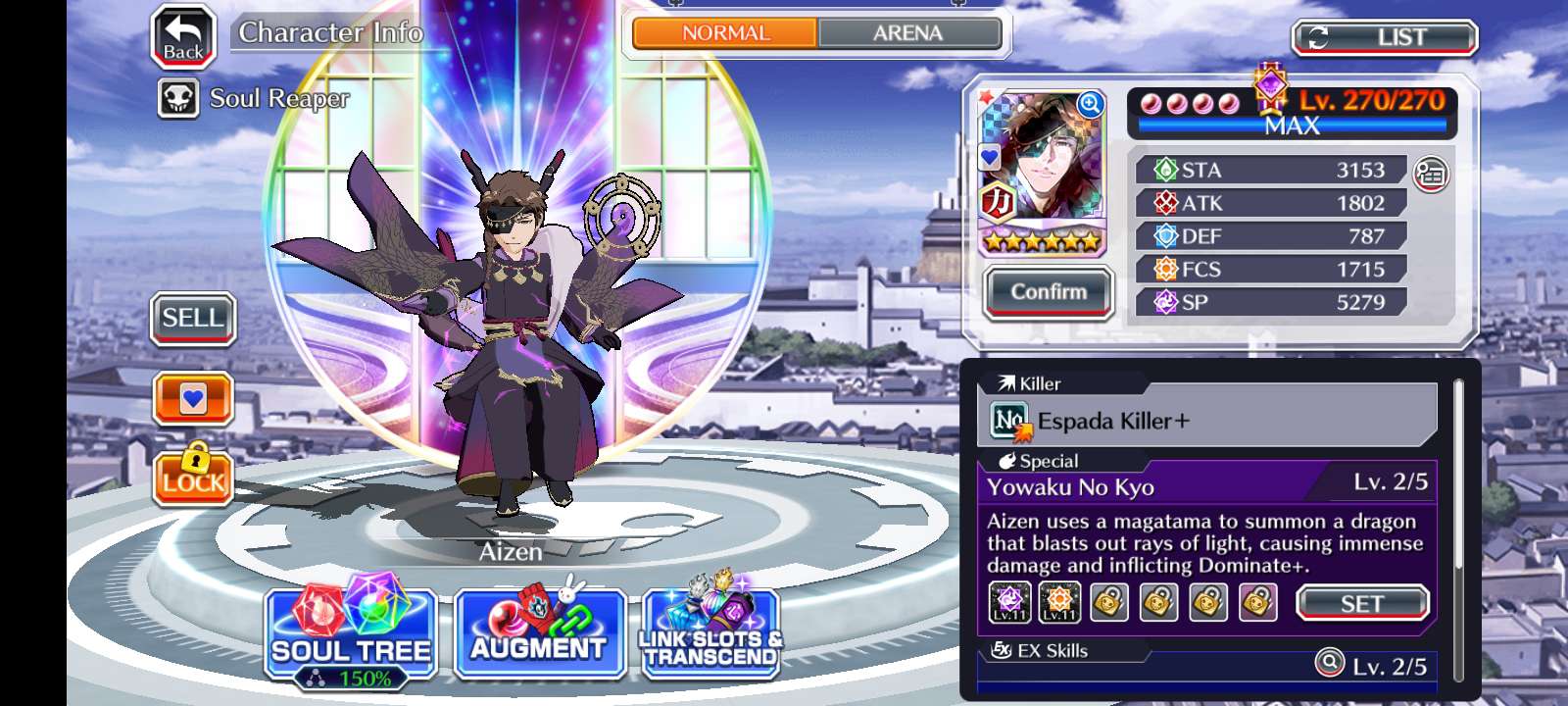This screenshot has width=1568, height=706.
Task: Open the character LIST
Action: tap(1385, 38)
